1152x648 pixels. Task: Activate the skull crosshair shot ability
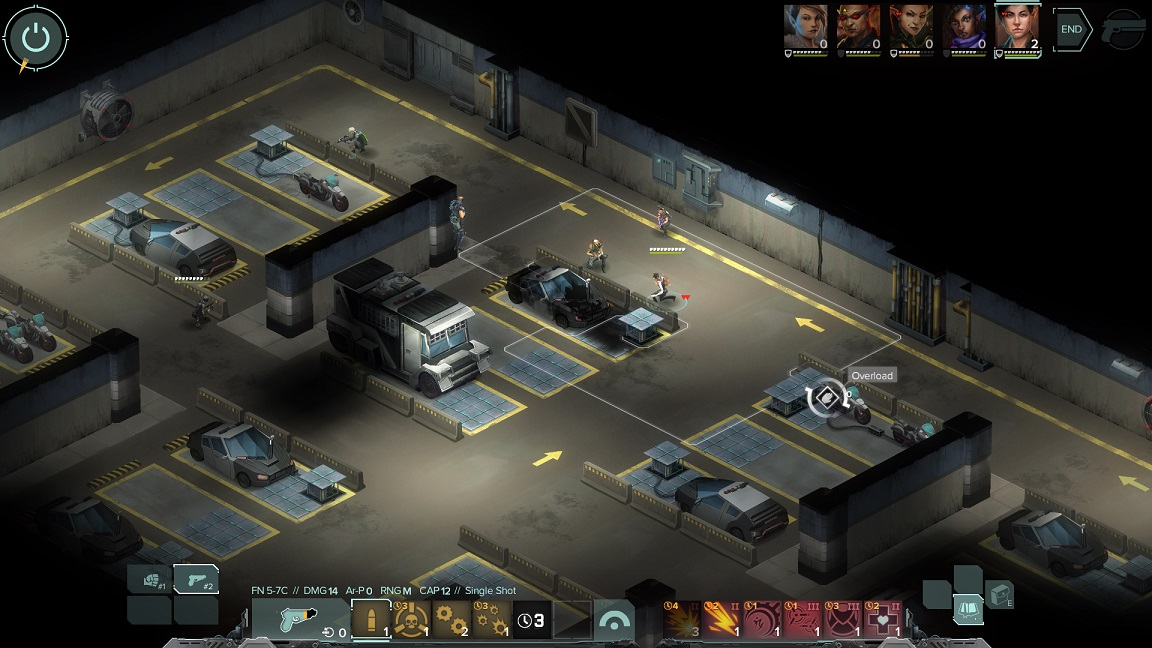pyautogui.click(x=411, y=620)
